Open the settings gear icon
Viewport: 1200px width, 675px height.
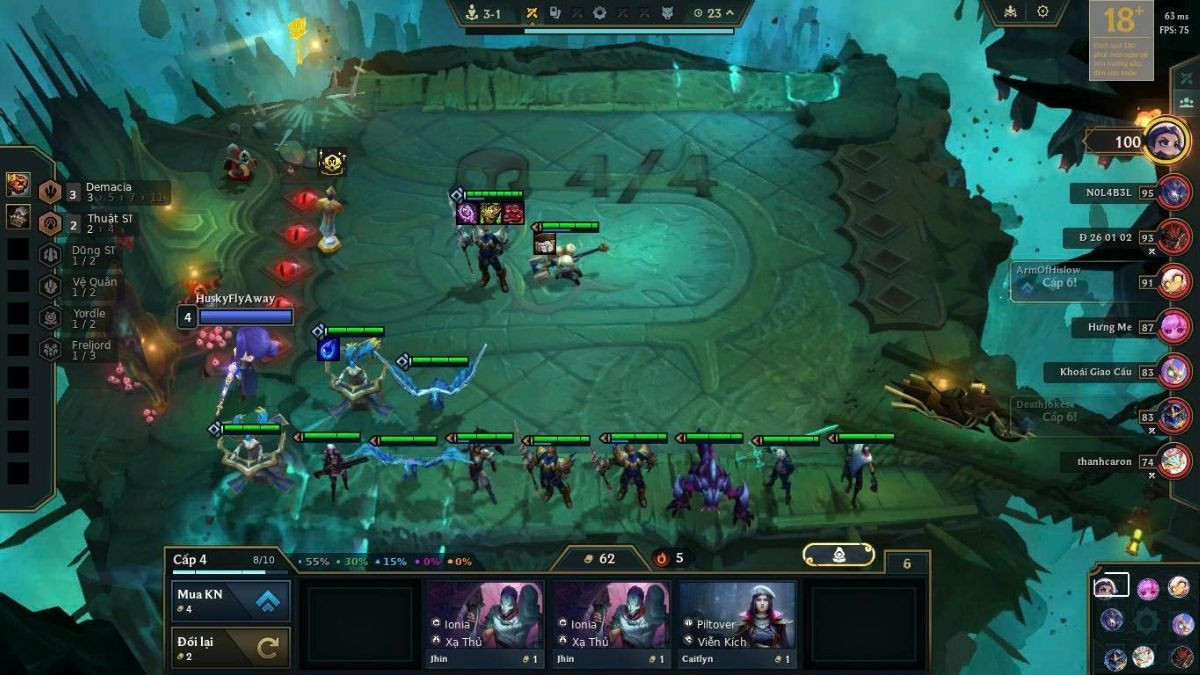(1043, 12)
